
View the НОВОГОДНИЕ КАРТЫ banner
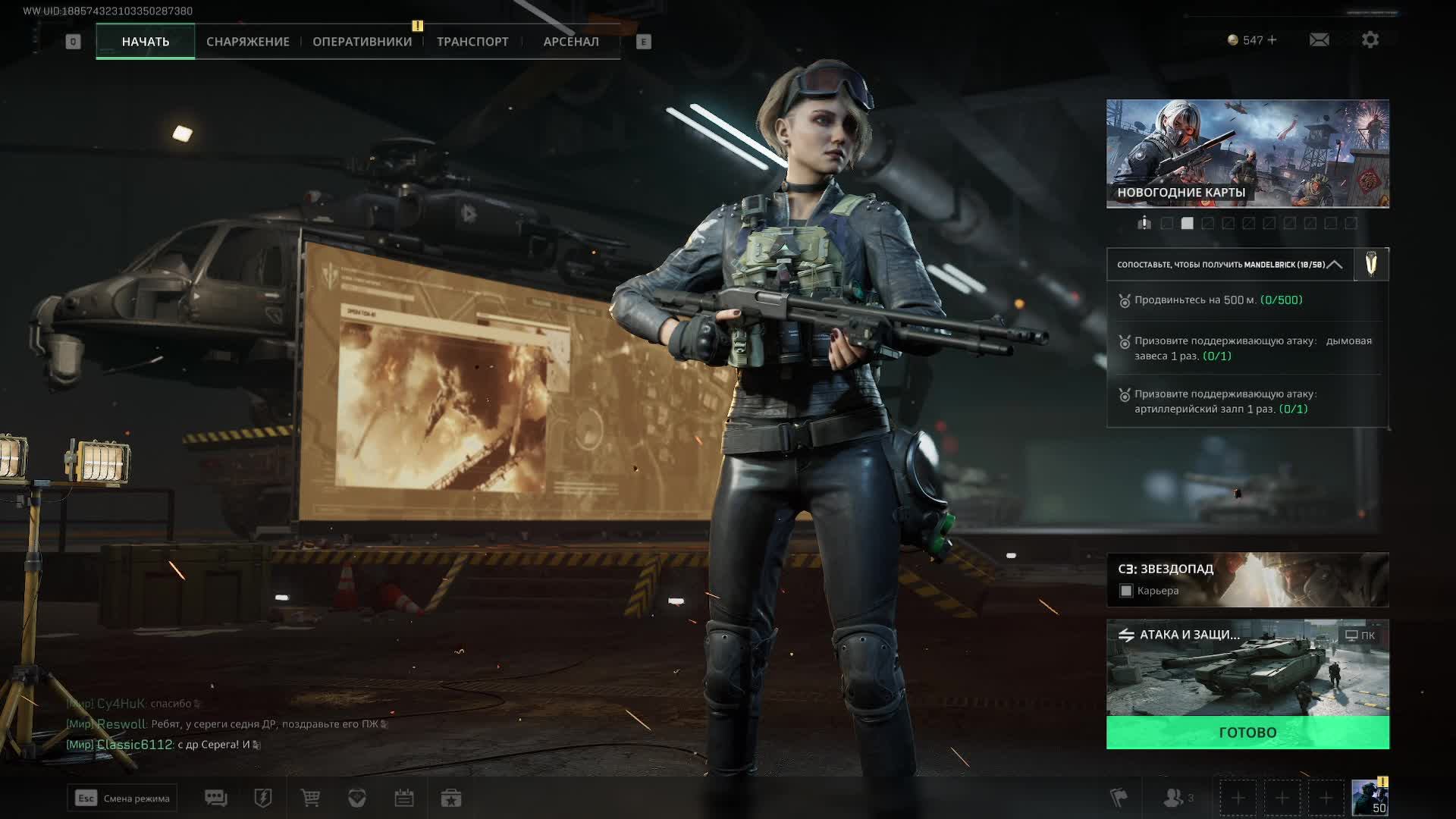pos(1247,153)
